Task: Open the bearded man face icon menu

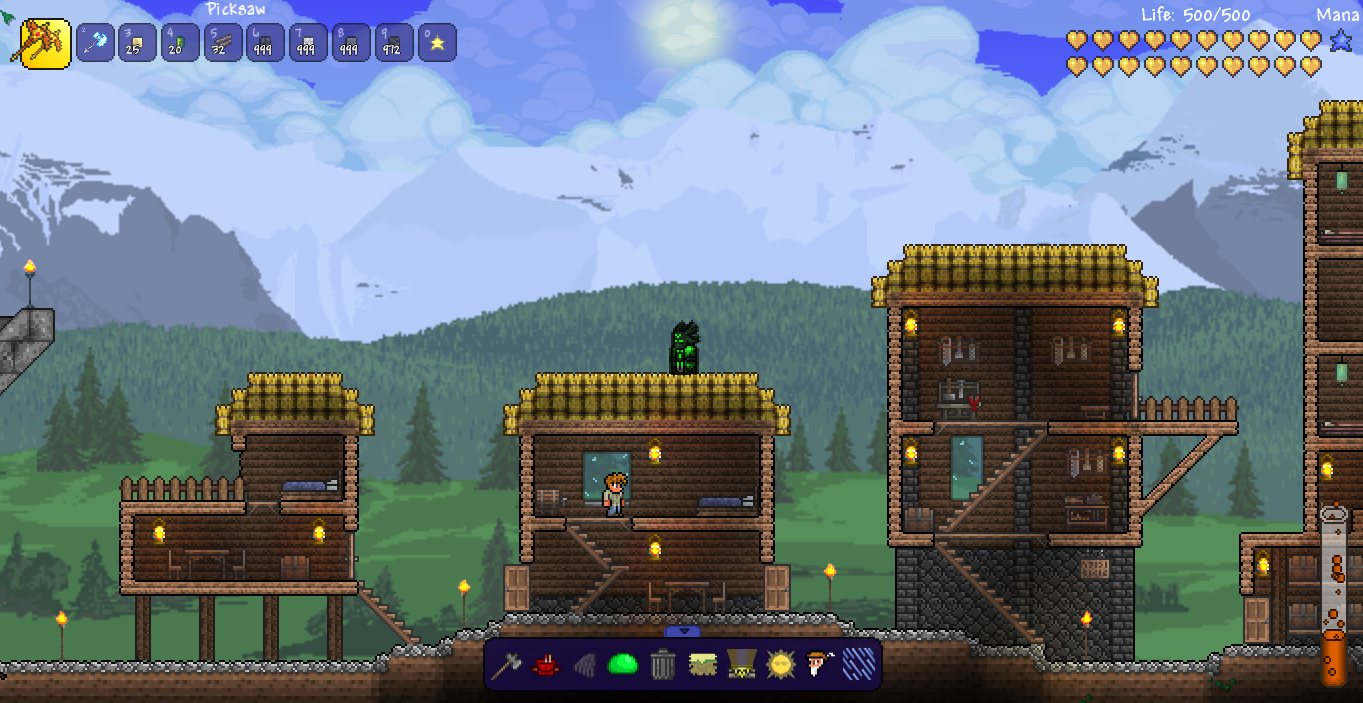Action: 819,664
